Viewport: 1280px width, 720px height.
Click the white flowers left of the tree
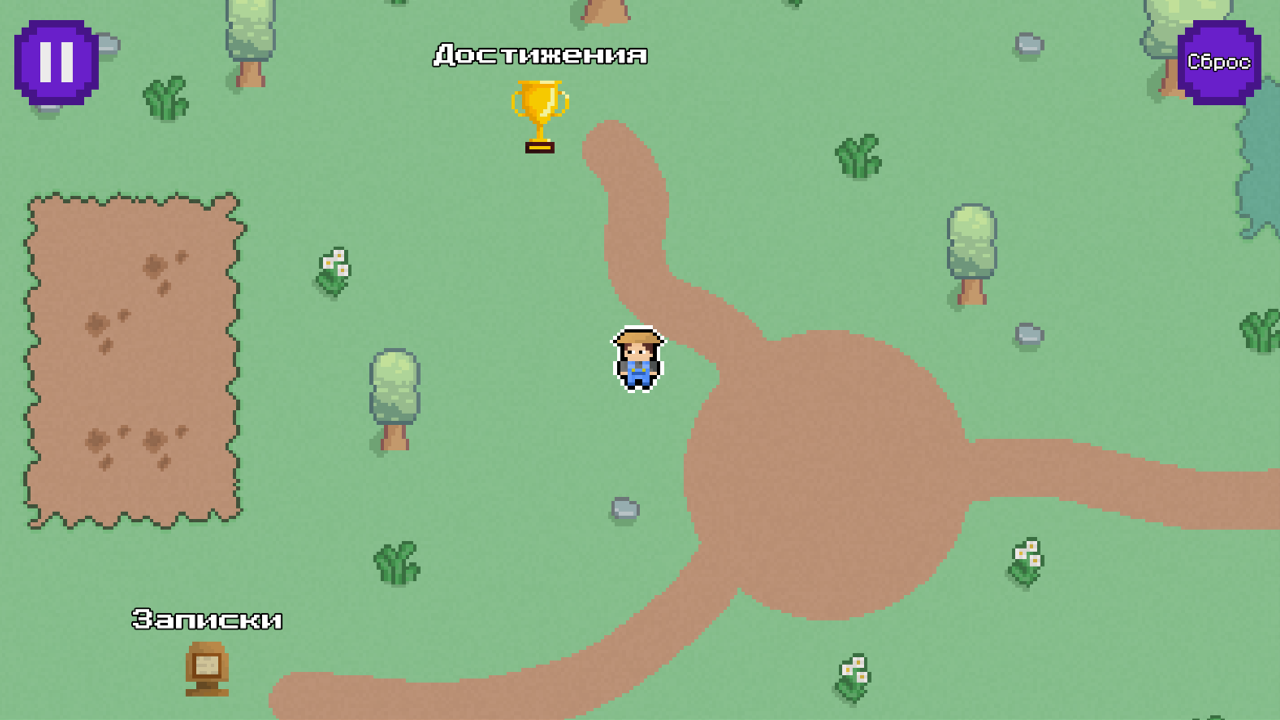click(331, 268)
